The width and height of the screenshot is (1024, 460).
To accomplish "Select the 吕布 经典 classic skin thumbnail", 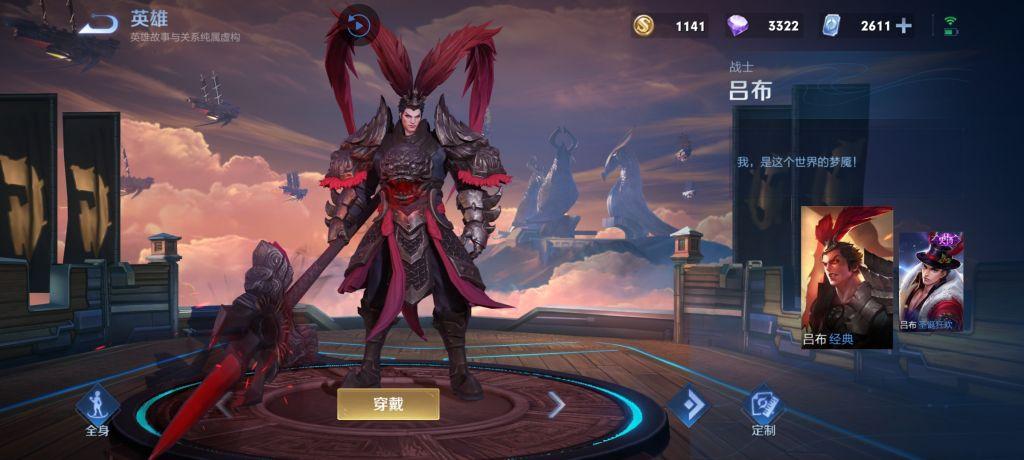I will [x=846, y=277].
